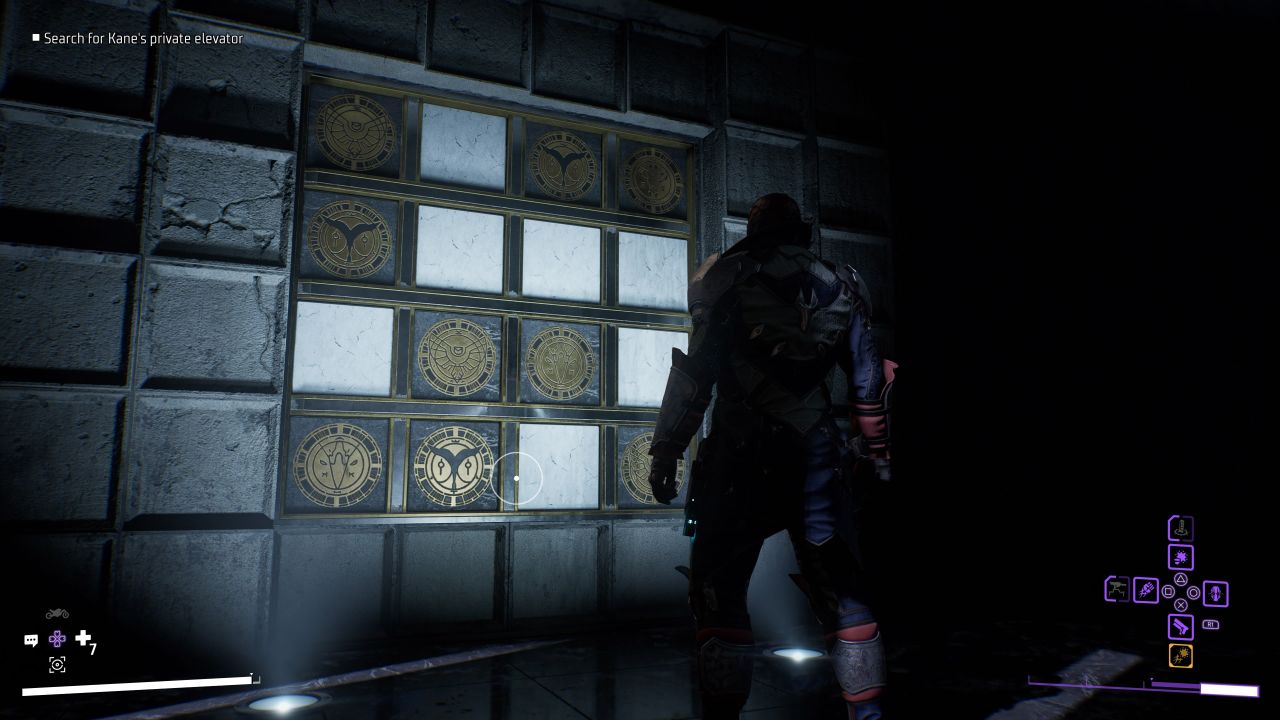This screenshot has width=1280, height=720.
Task: Select the dart gadget beside the turret icon
Action: tap(1146, 589)
